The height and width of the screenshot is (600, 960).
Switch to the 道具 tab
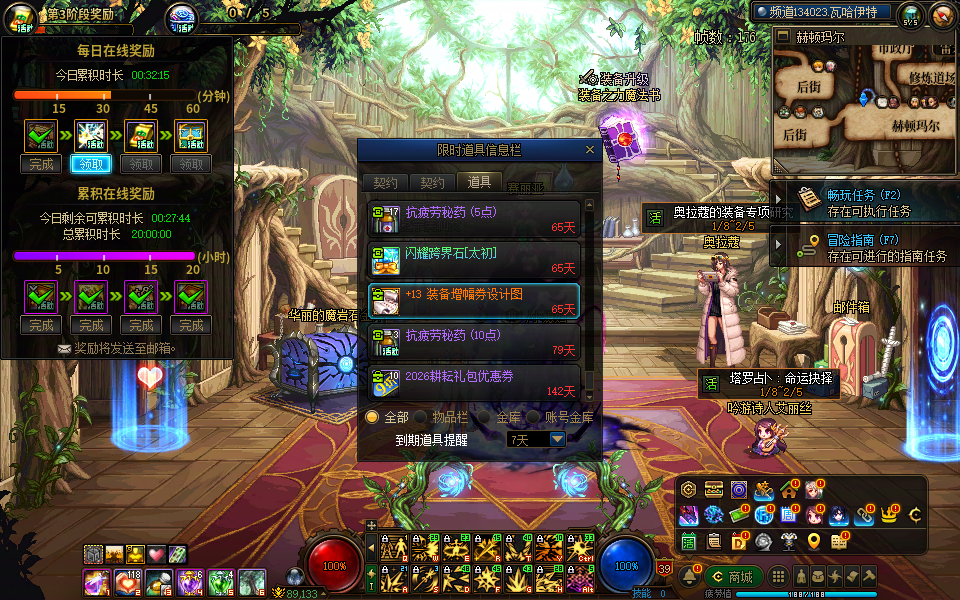(x=479, y=182)
